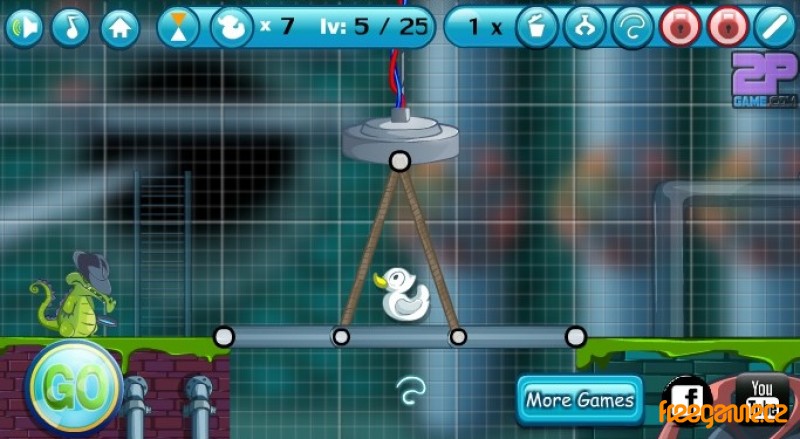The height and width of the screenshot is (439, 800).
Task: Select the claw hook tool
Action: 585,27
